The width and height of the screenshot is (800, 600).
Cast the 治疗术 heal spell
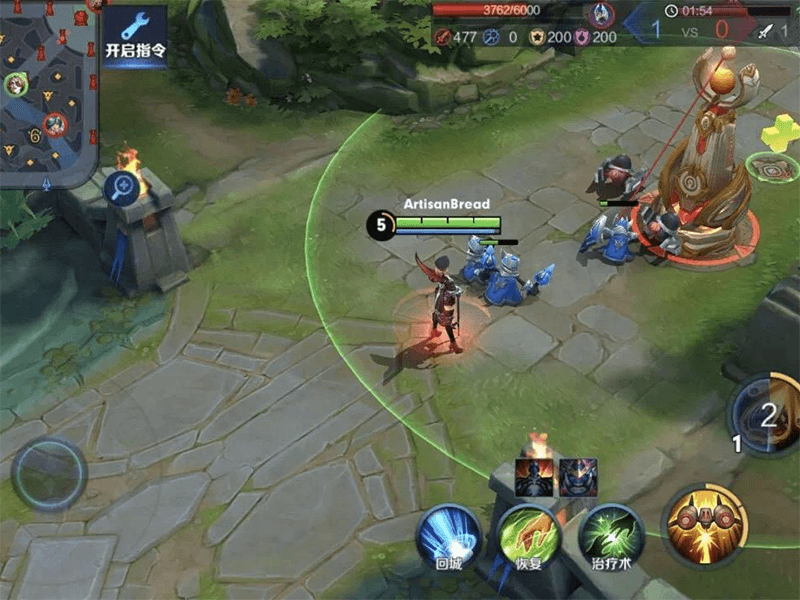(x=611, y=535)
